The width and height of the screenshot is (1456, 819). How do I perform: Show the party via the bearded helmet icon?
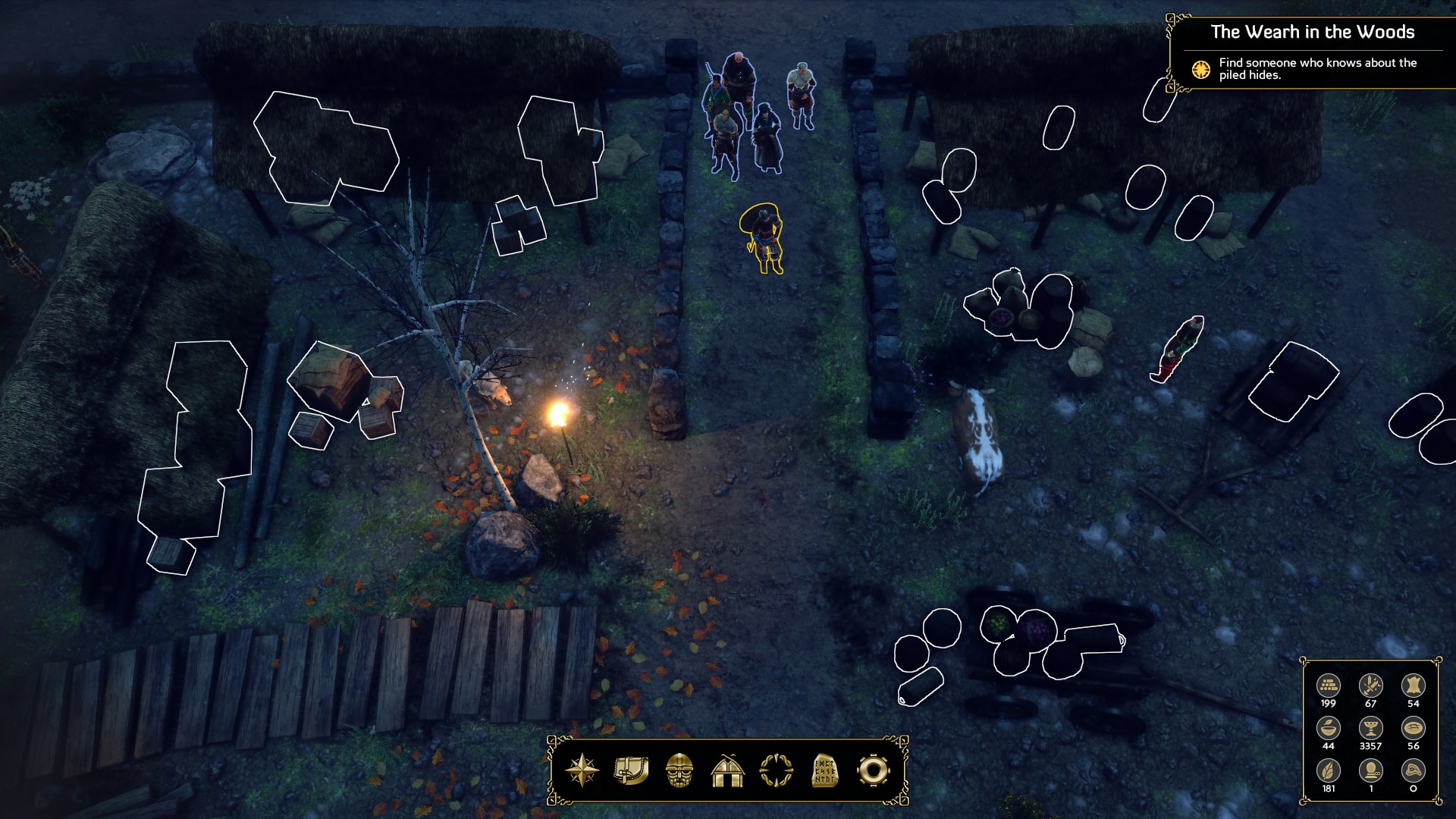coord(679,770)
